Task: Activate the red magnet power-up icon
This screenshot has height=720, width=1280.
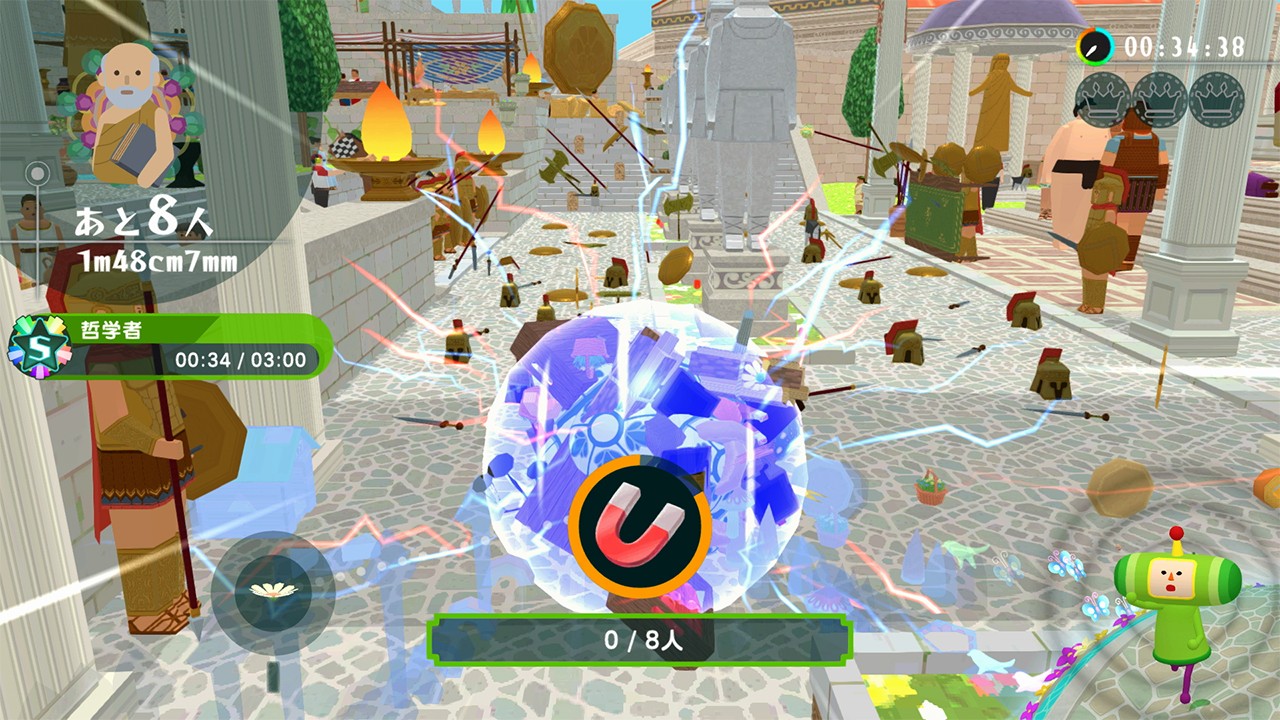Action: pos(640,526)
